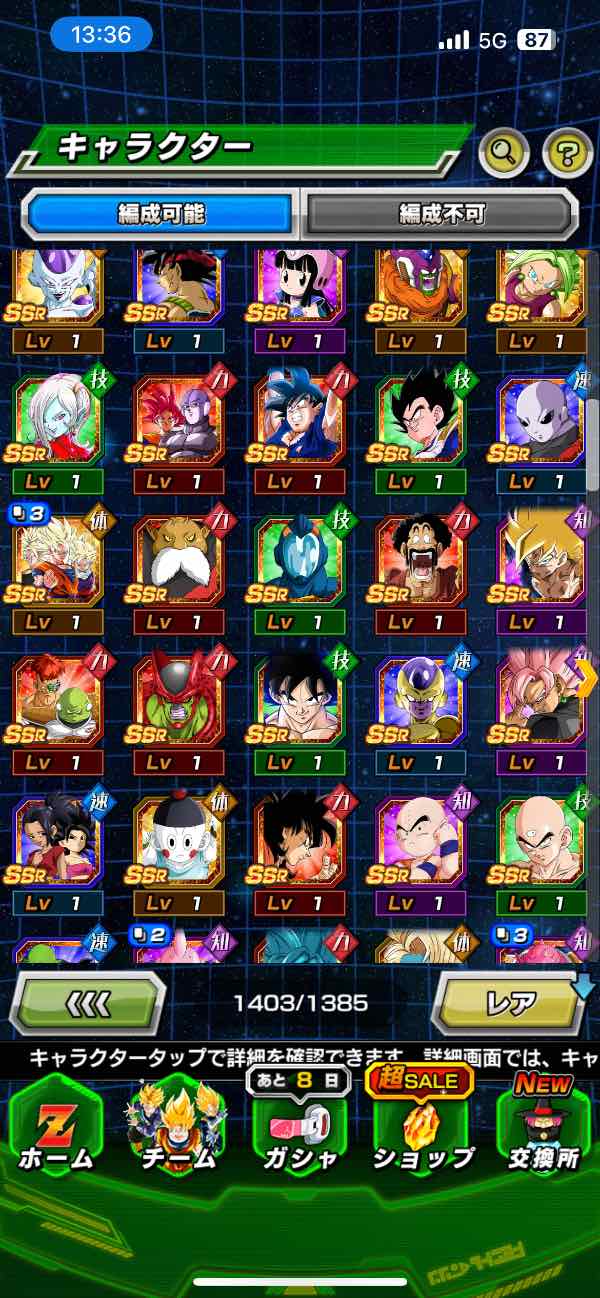The height and width of the screenshot is (1298, 600).
Task: Choose the Chiaotzu character card
Action: click(x=177, y=840)
